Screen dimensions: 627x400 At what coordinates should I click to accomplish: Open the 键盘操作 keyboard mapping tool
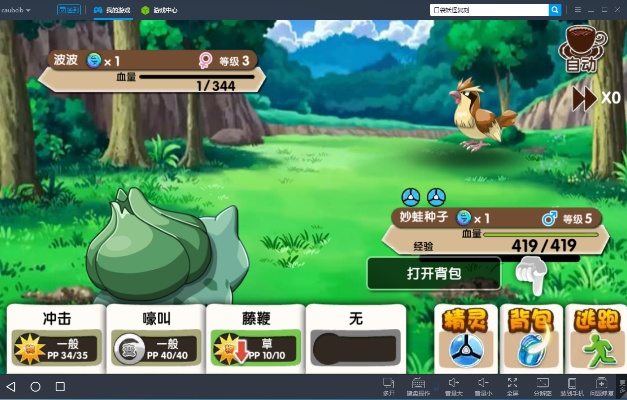(418, 385)
